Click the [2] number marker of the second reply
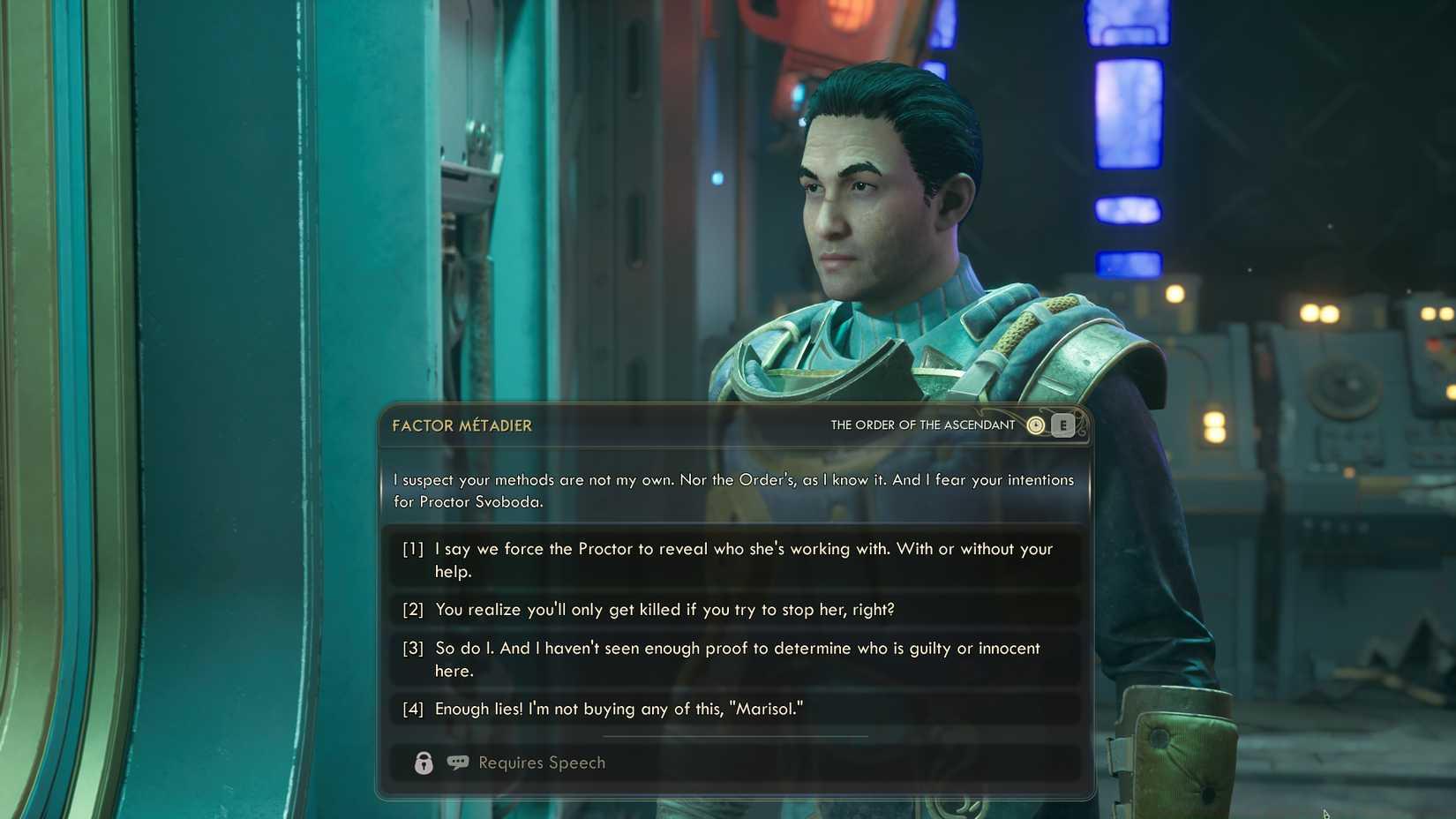Image resolution: width=1456 pixels, height=819 pixels. point(411,609)
